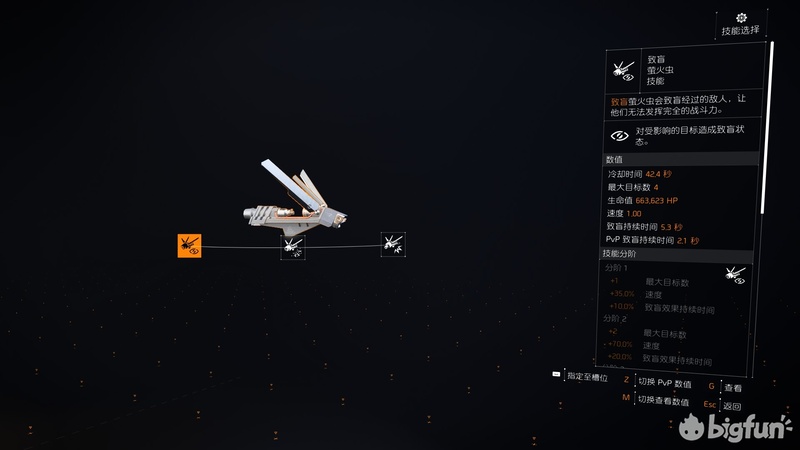This screenshot has height=450, width=800.
Task: Choose the Burster Firefly variant icon
Action: click(x=293, y=246)
